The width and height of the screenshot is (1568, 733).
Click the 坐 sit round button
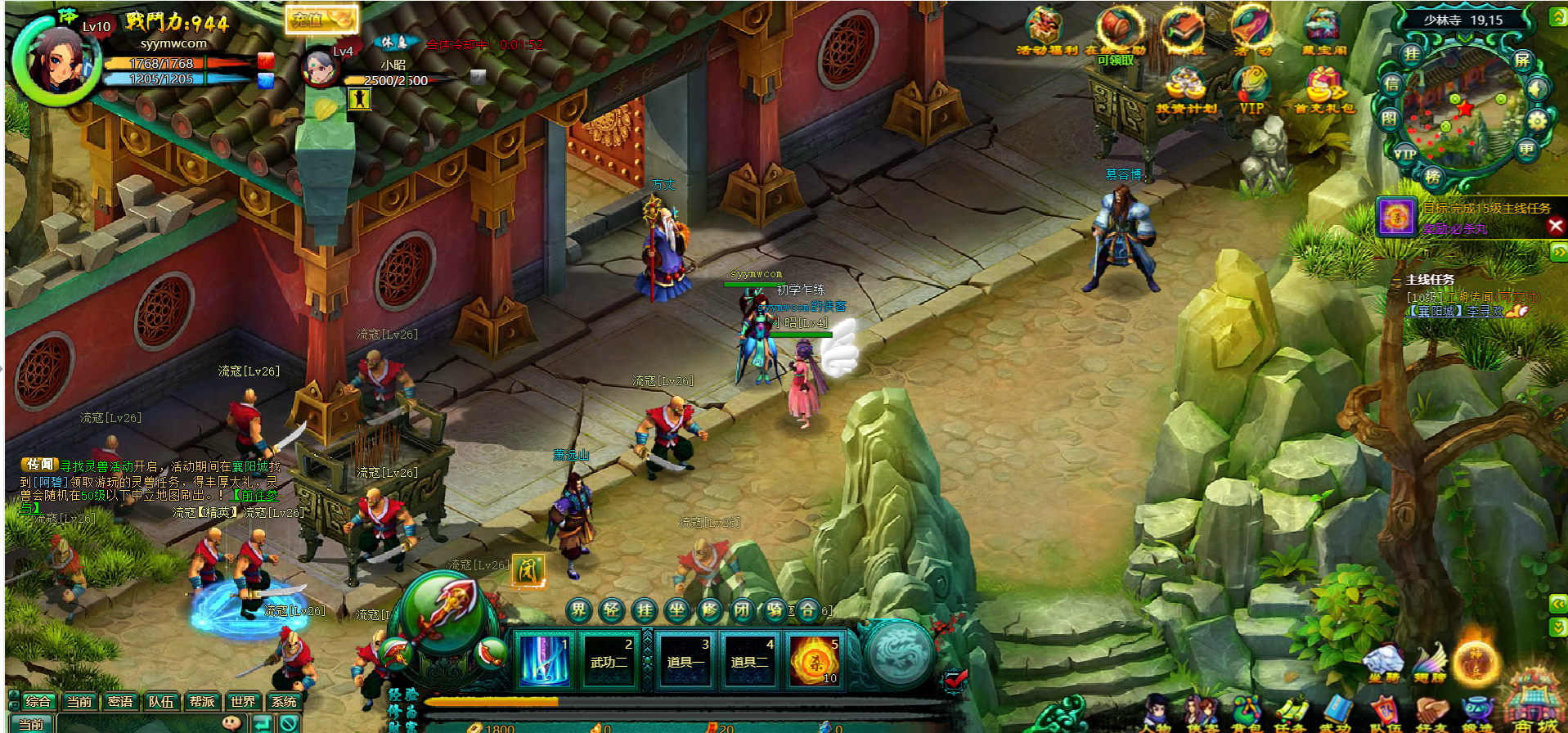pyautogui.click(x=677, y=609)
